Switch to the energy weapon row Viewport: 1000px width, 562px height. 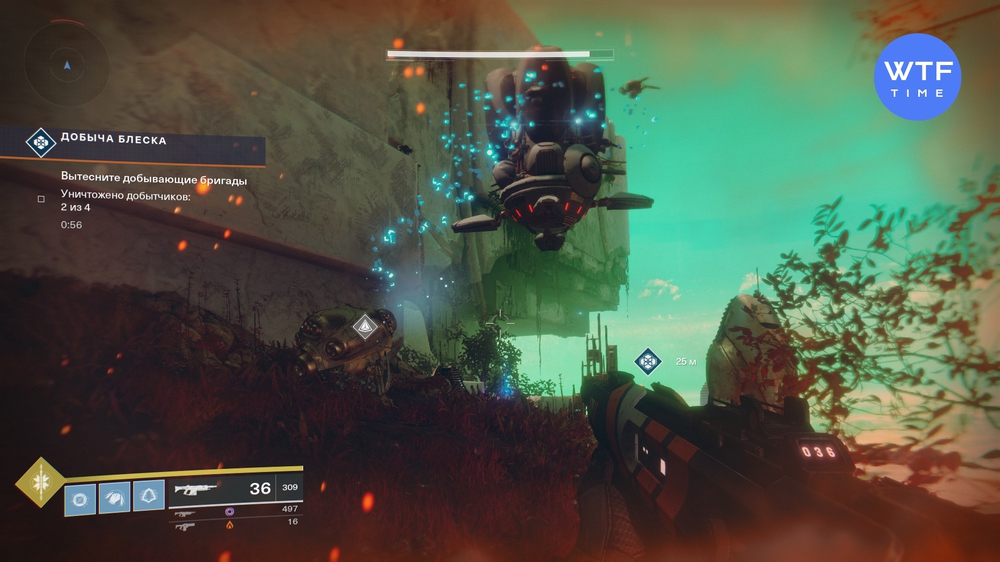tap(235, 512)
